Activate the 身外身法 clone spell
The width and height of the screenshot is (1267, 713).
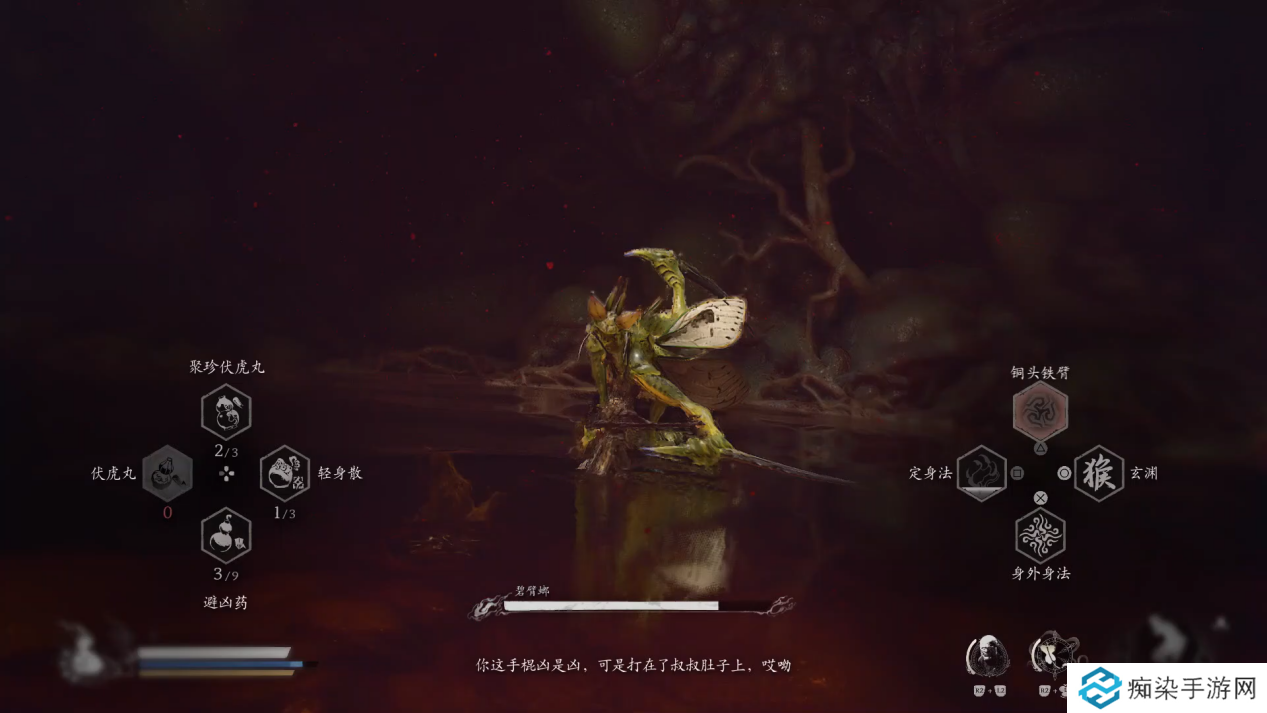[1040, 535]
